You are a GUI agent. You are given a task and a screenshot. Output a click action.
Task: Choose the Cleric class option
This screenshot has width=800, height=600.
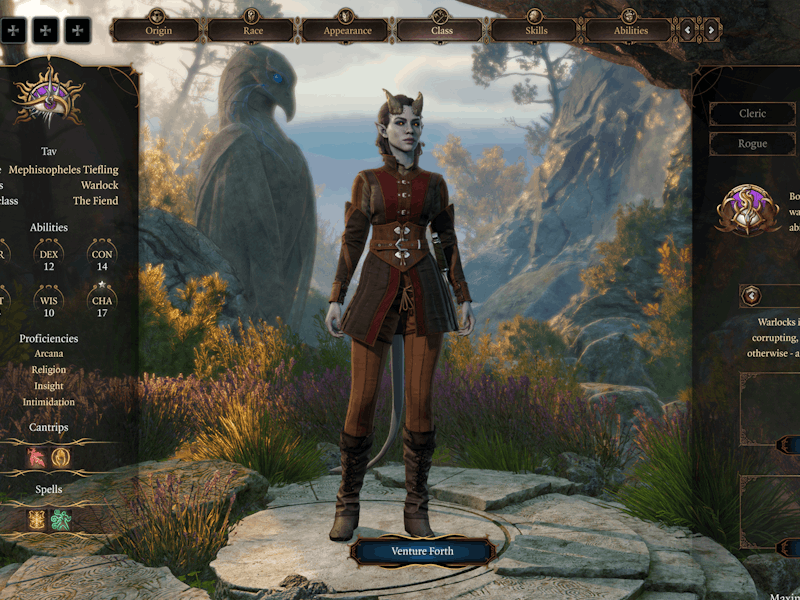pos(752,114)
